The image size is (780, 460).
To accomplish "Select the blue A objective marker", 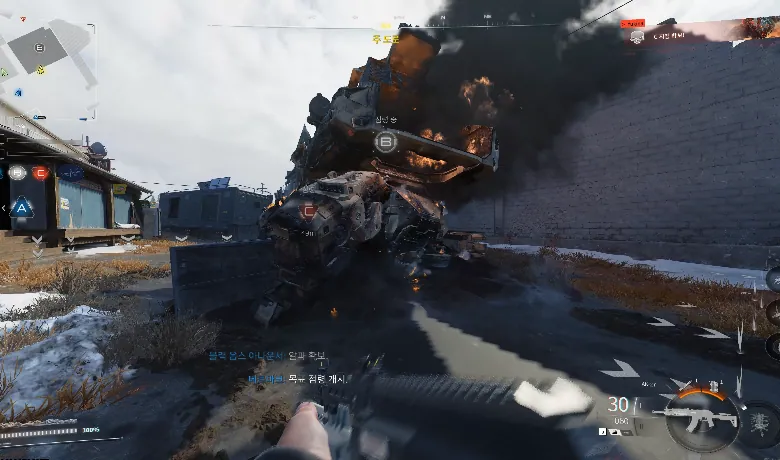I will [x=22, y=208].
